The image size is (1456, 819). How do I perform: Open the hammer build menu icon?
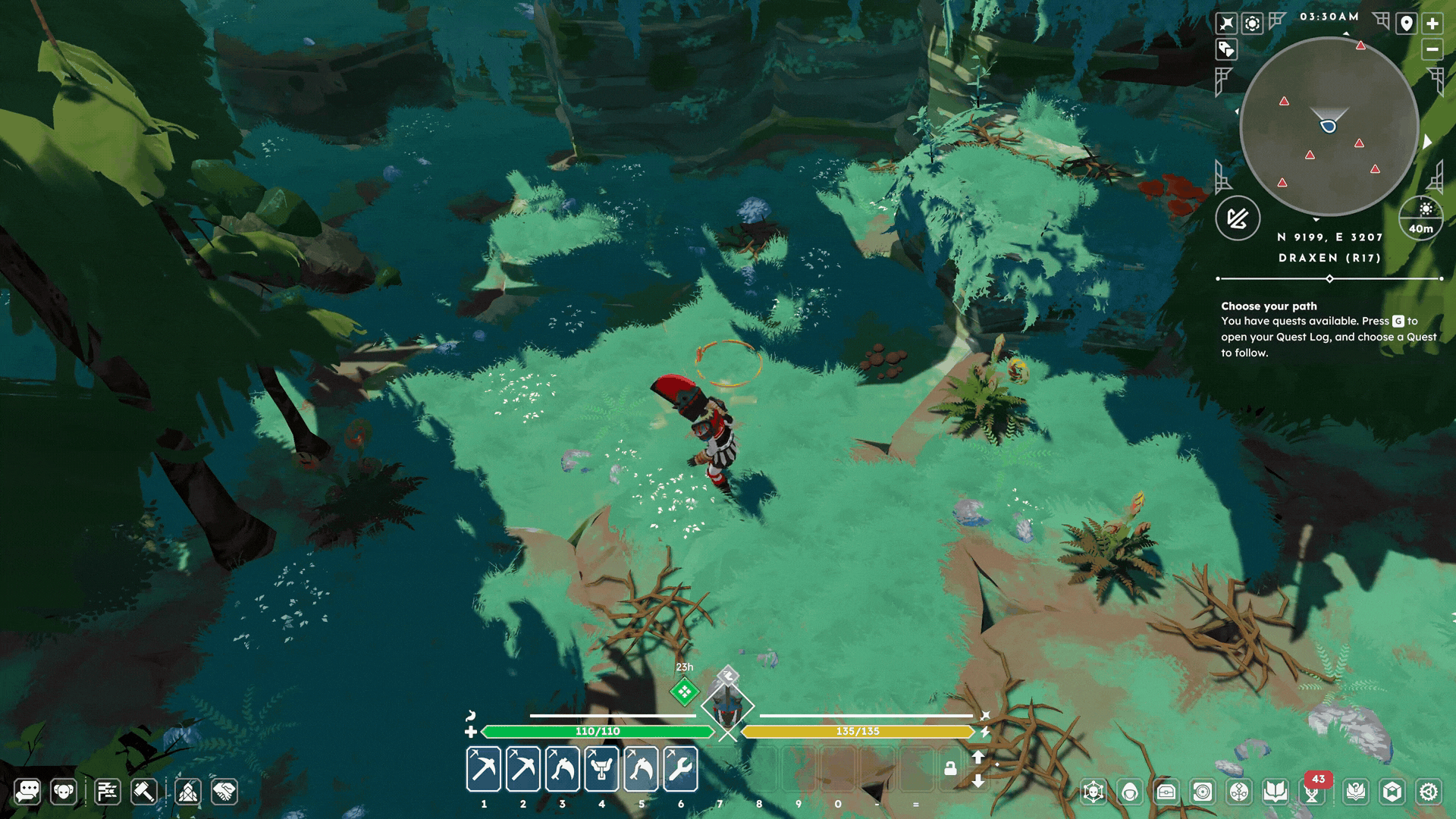point(144,792)
